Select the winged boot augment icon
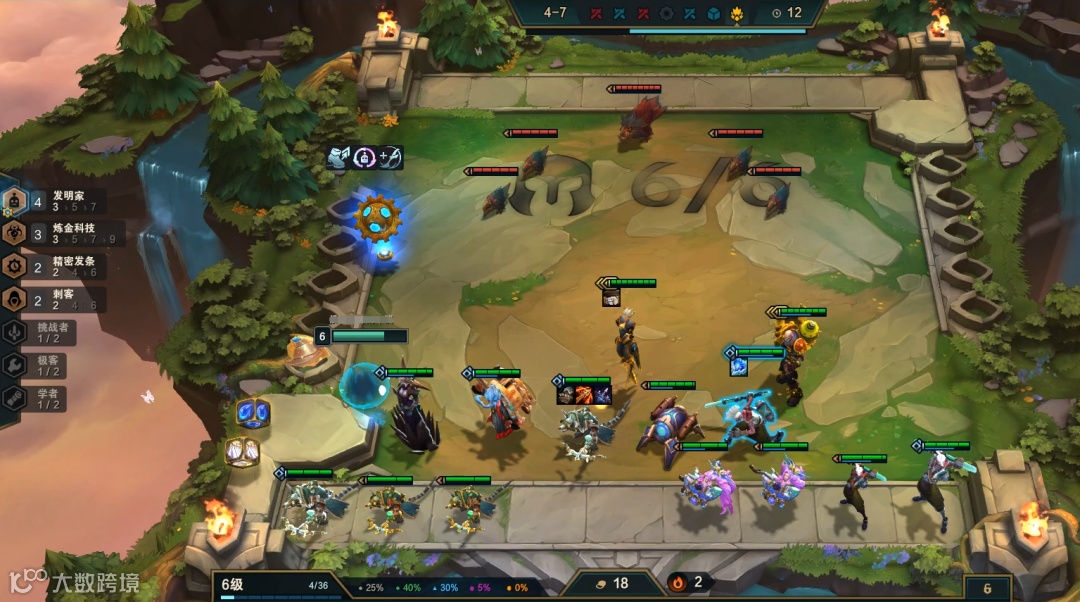Image resolution: width=1080 pixels, height=602 pixels. coord(339,157)
